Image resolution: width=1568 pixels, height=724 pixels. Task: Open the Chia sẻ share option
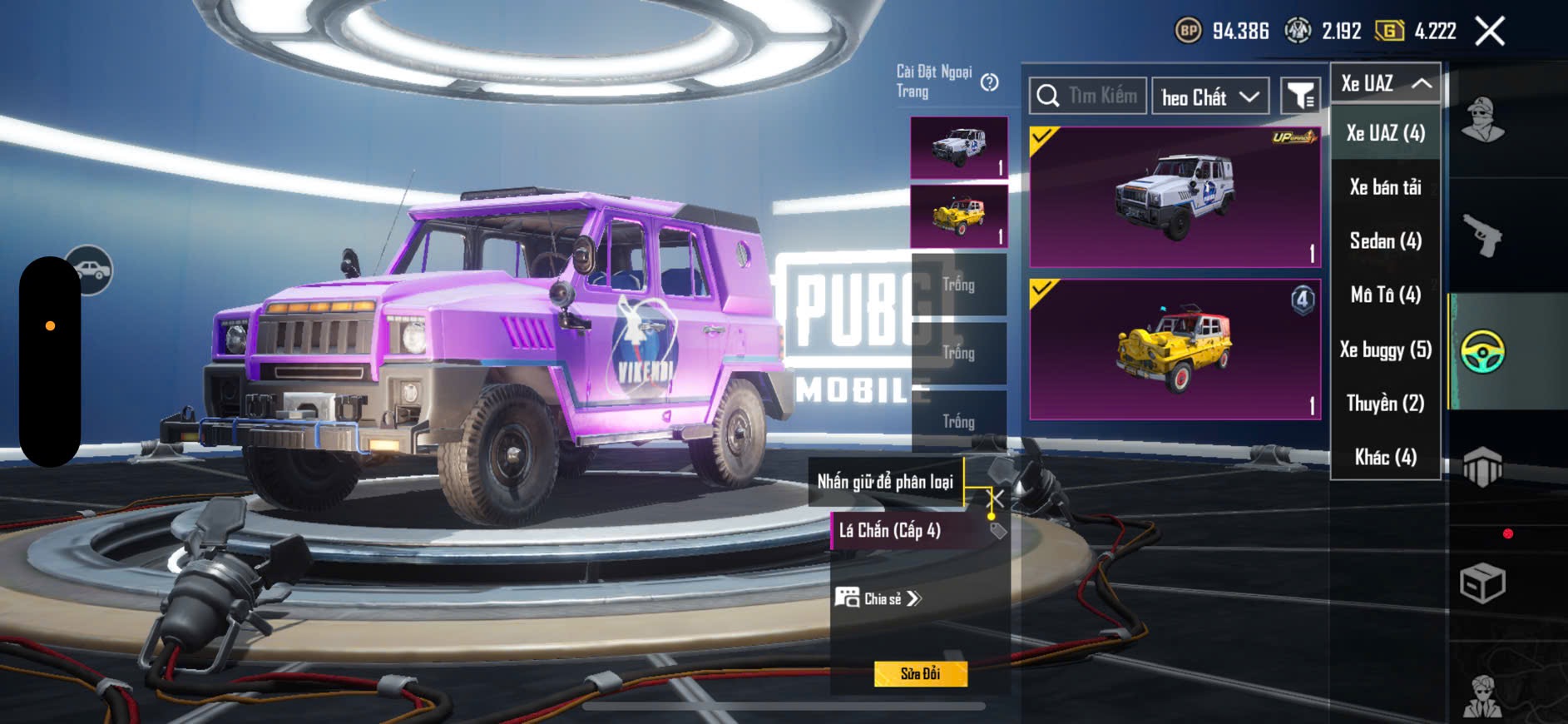[879, 598]
